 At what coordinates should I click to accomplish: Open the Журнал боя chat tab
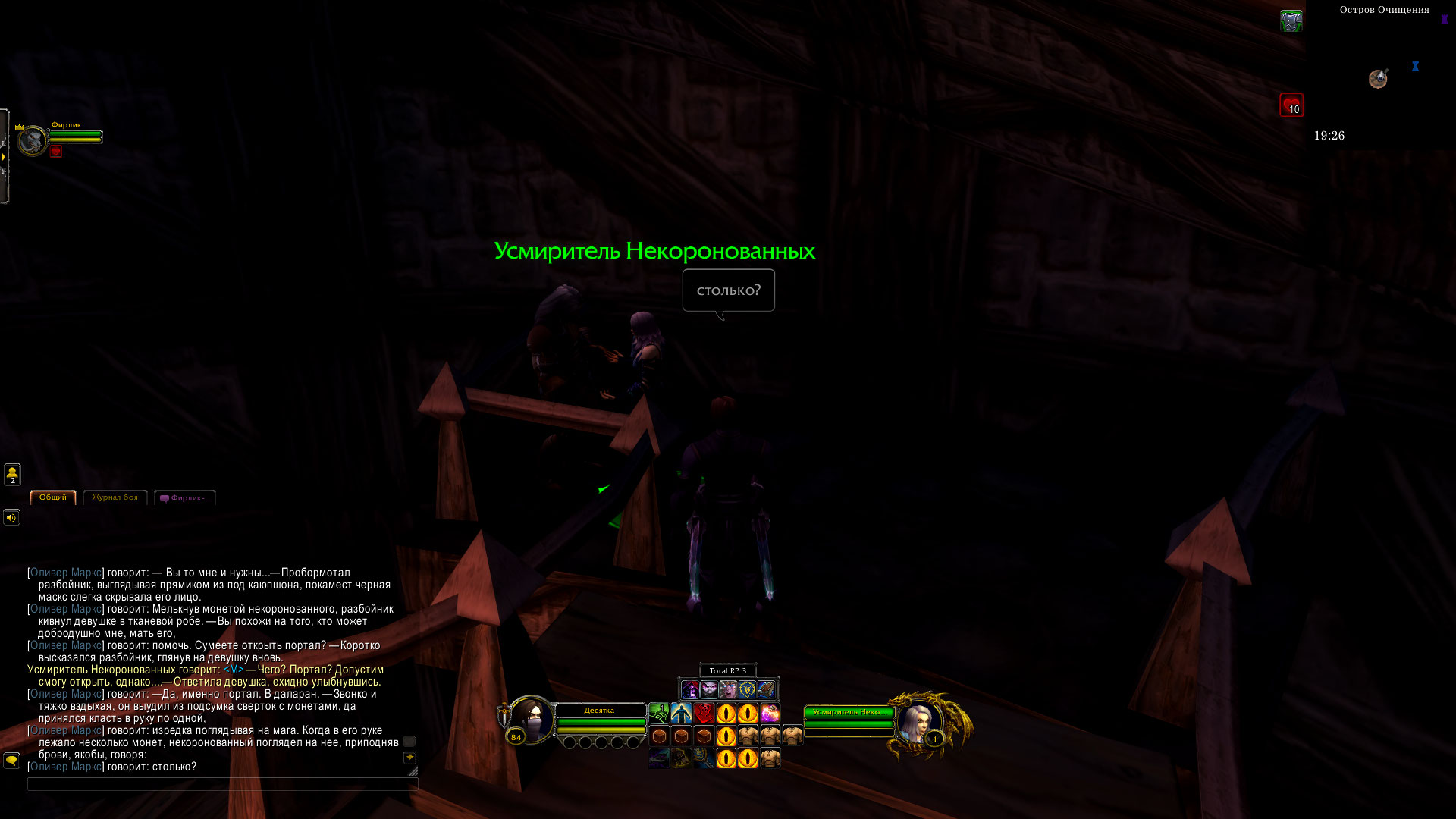[115, 497]
